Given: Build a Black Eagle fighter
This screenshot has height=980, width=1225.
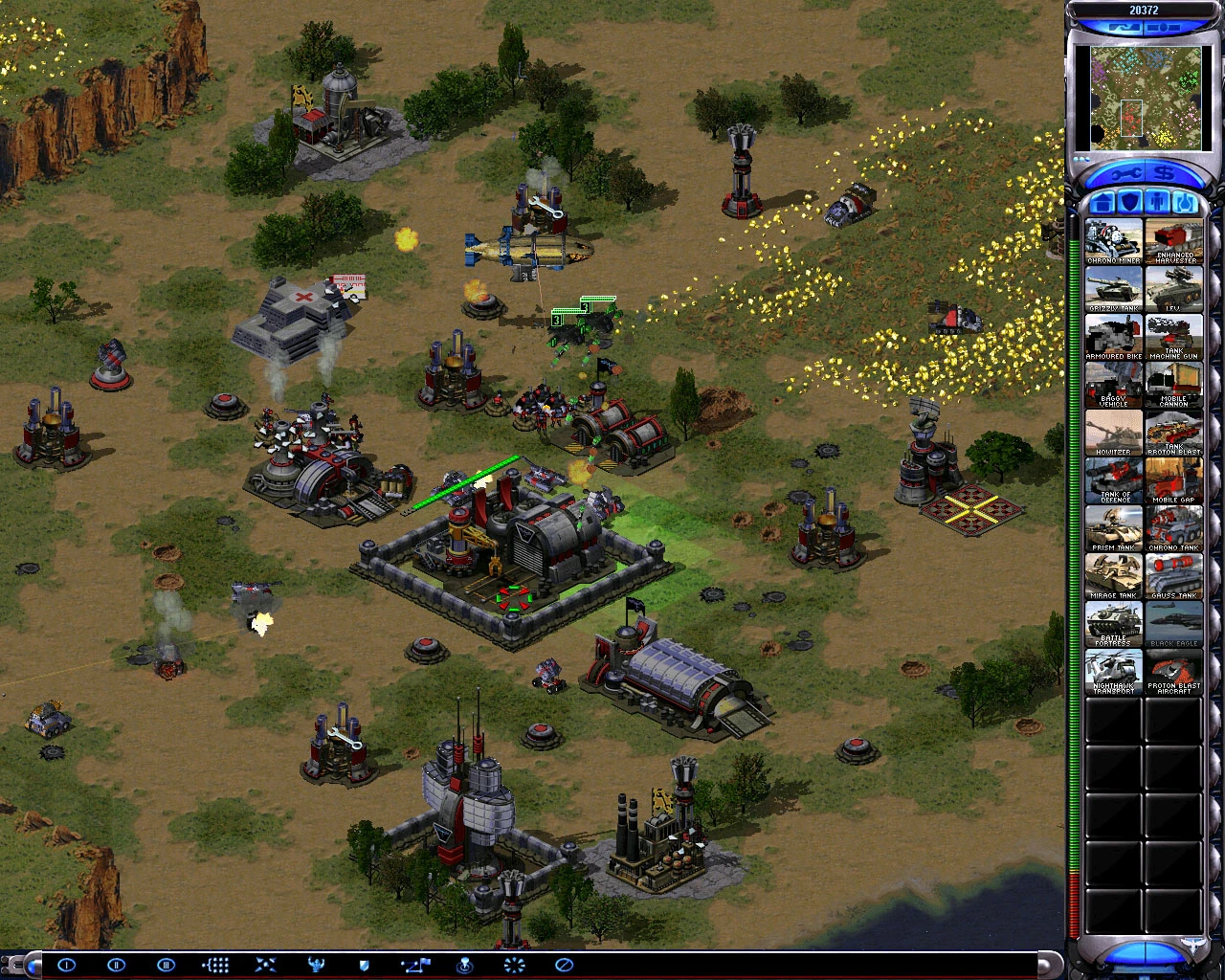Looking at the screenshot, I should pos(1174,622).
